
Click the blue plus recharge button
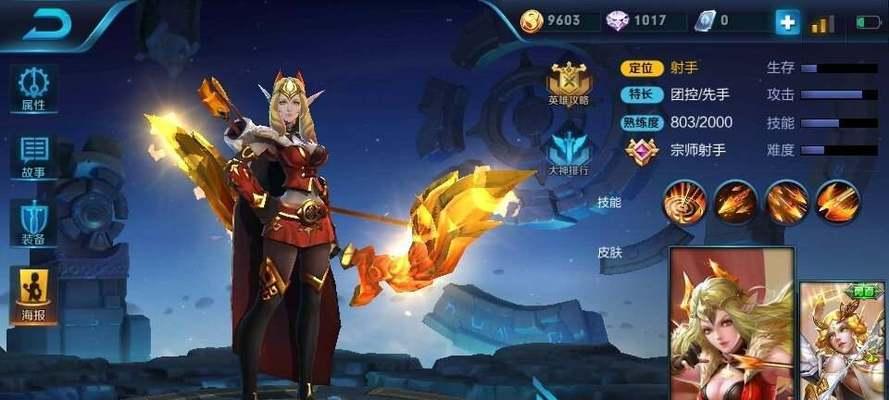(788, 22)
